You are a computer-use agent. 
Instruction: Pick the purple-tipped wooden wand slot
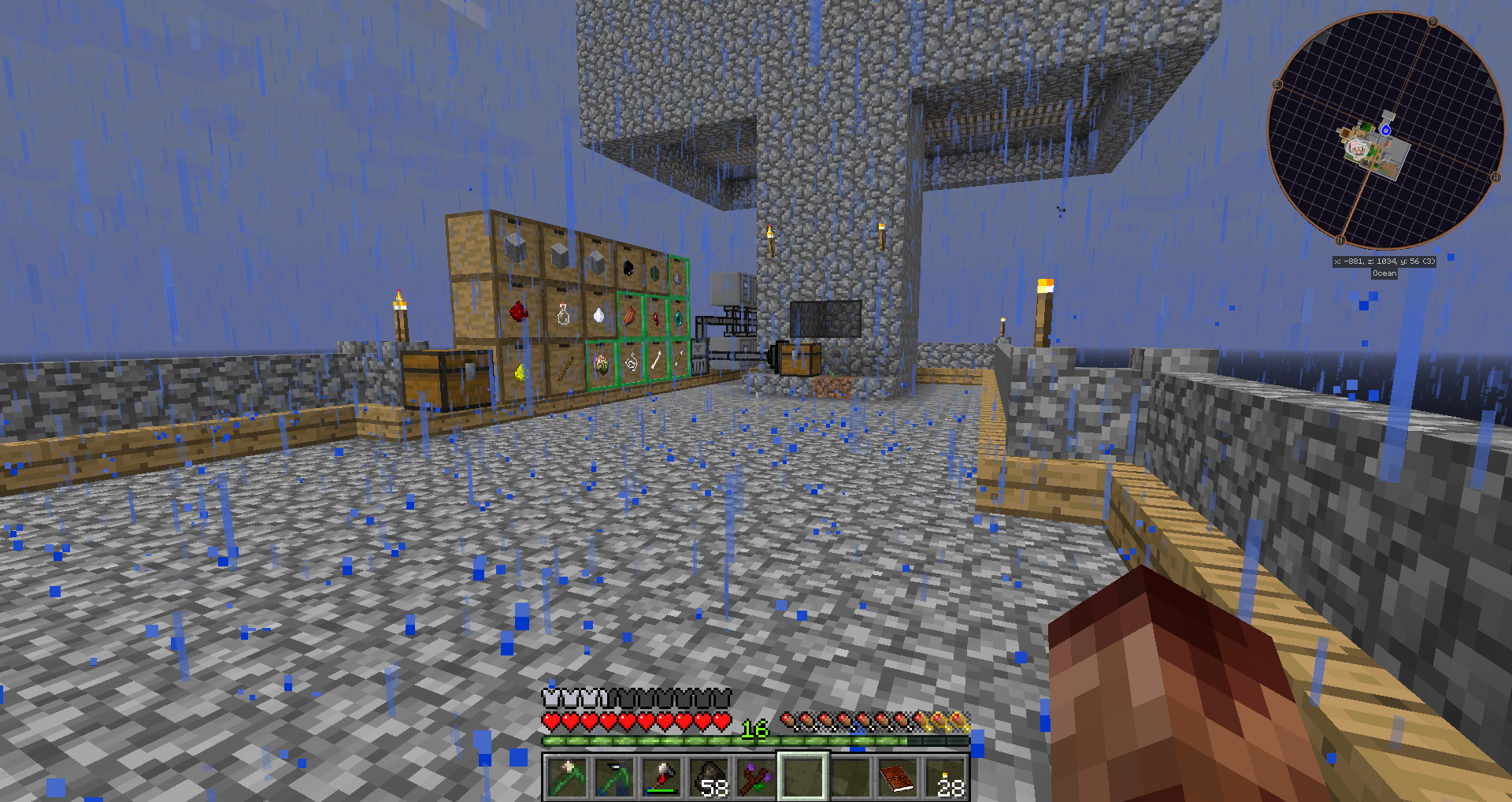coord(755,776)
